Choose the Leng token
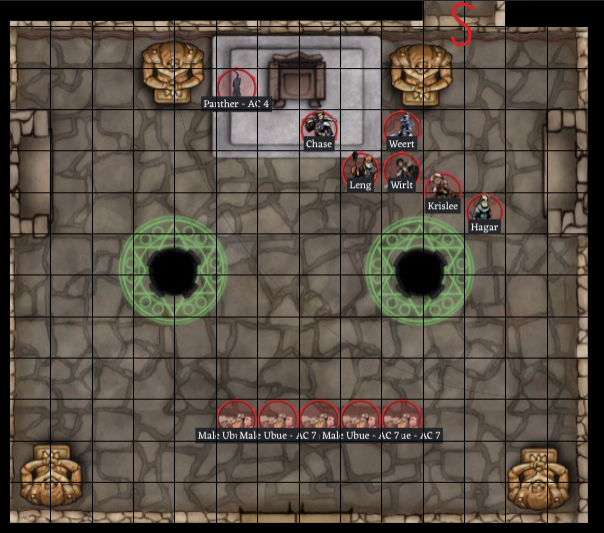Viewport: 604px width, 533px height. (x=360, y=168)
